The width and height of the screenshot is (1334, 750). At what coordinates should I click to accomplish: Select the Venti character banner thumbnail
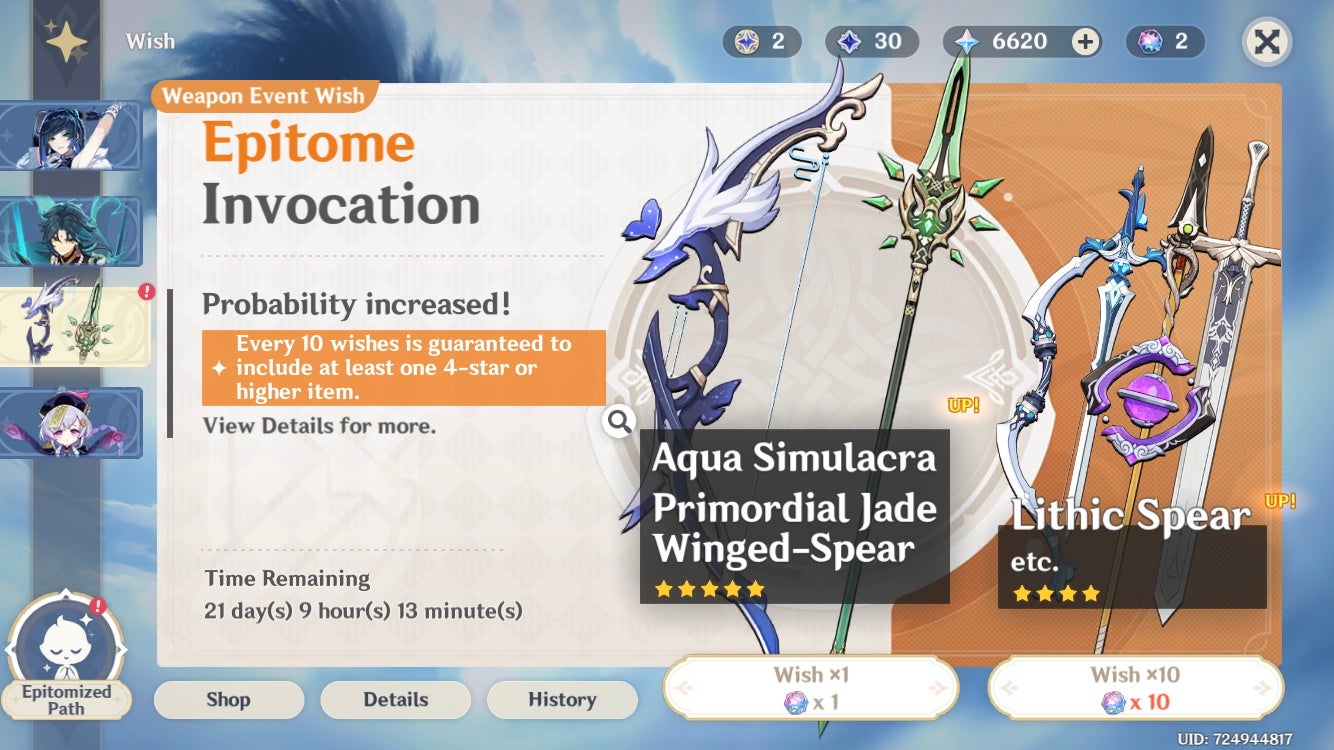point(71,135)
